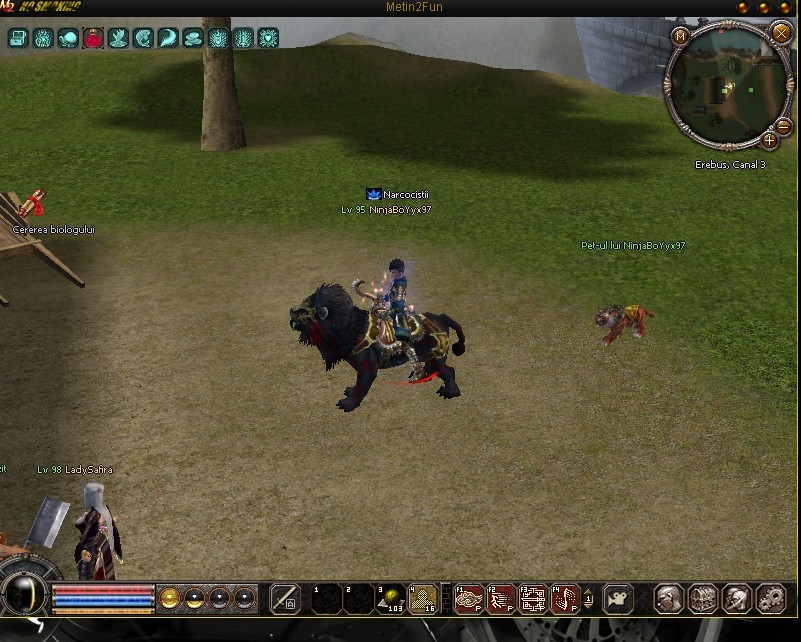This screenshot has height=642, width=801.
Task: Click the rightmost orange window title button
Action: pyautogui.click(x=785, y=7)
